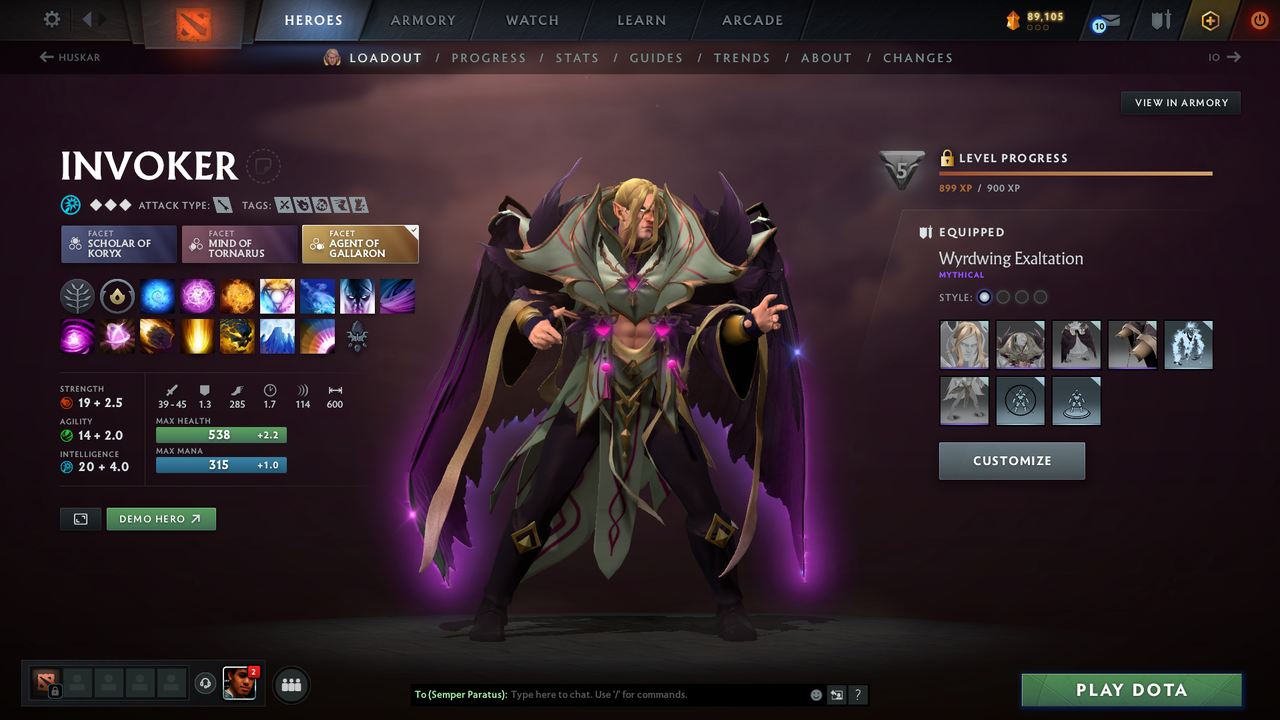Screen dimensions: 1280x720
Task: Click the DEMO HERO button
Action: click(161, 519)
